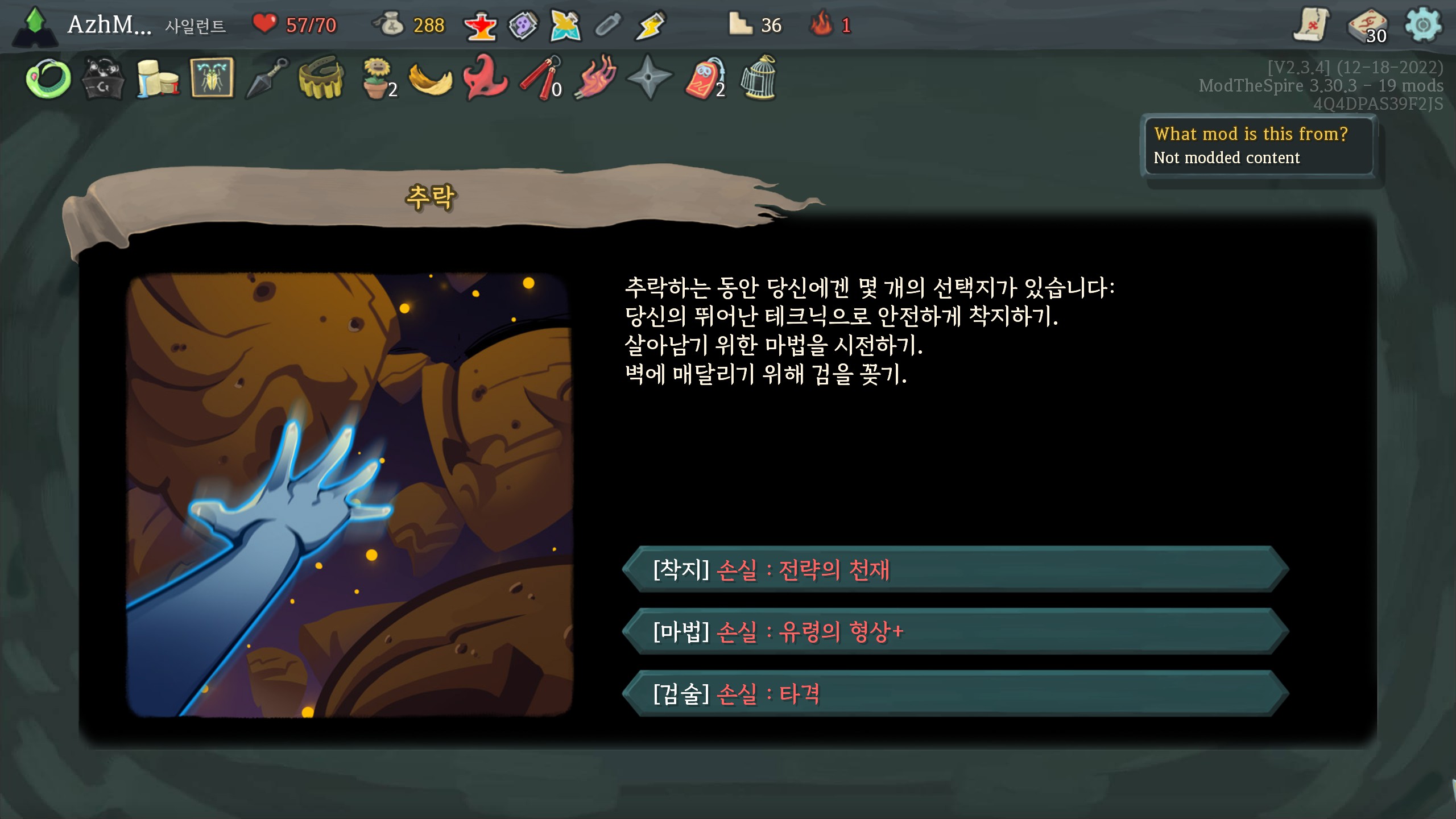Inspect the bird cage relic
1456x819 pixels.
click(759, 78)
